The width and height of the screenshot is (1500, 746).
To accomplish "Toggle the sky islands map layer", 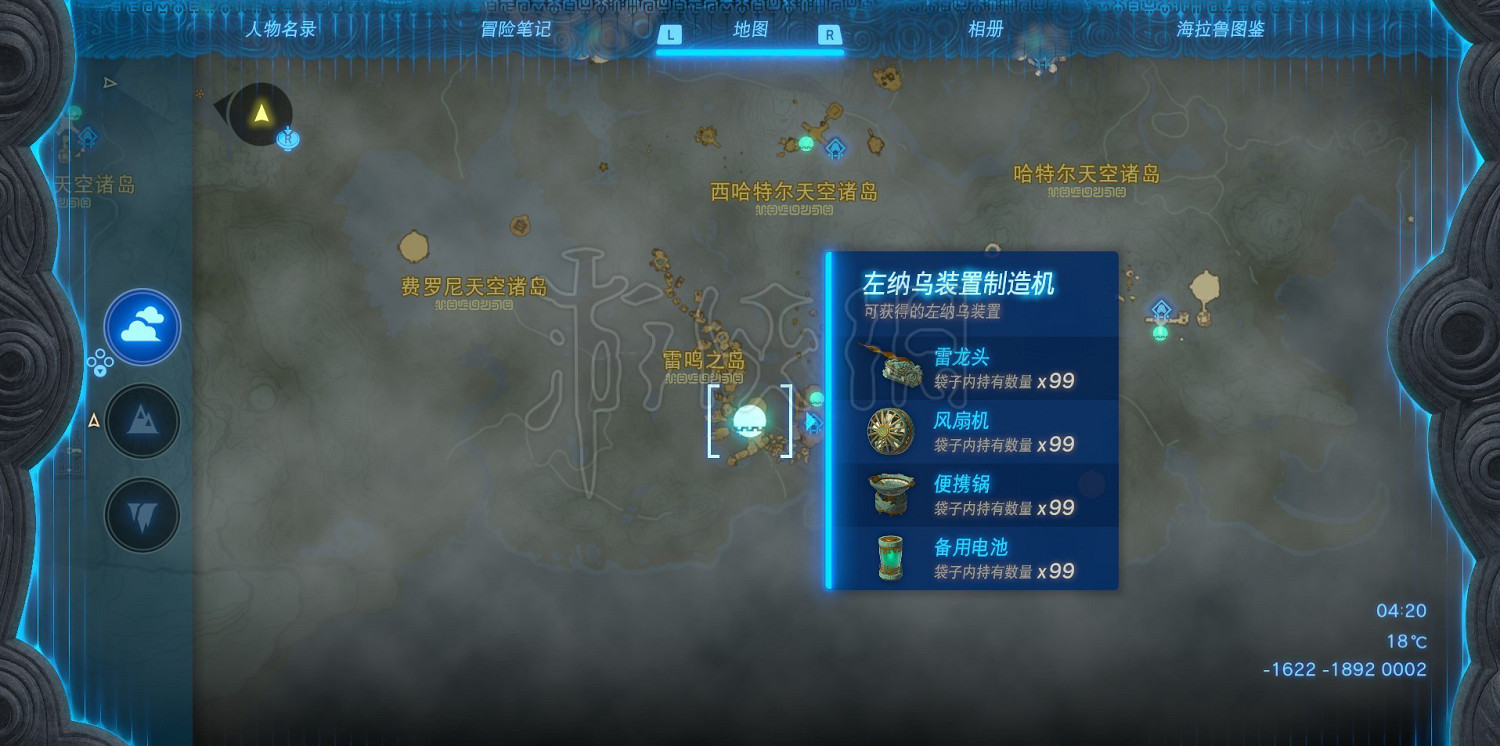I will click(142, 326).
